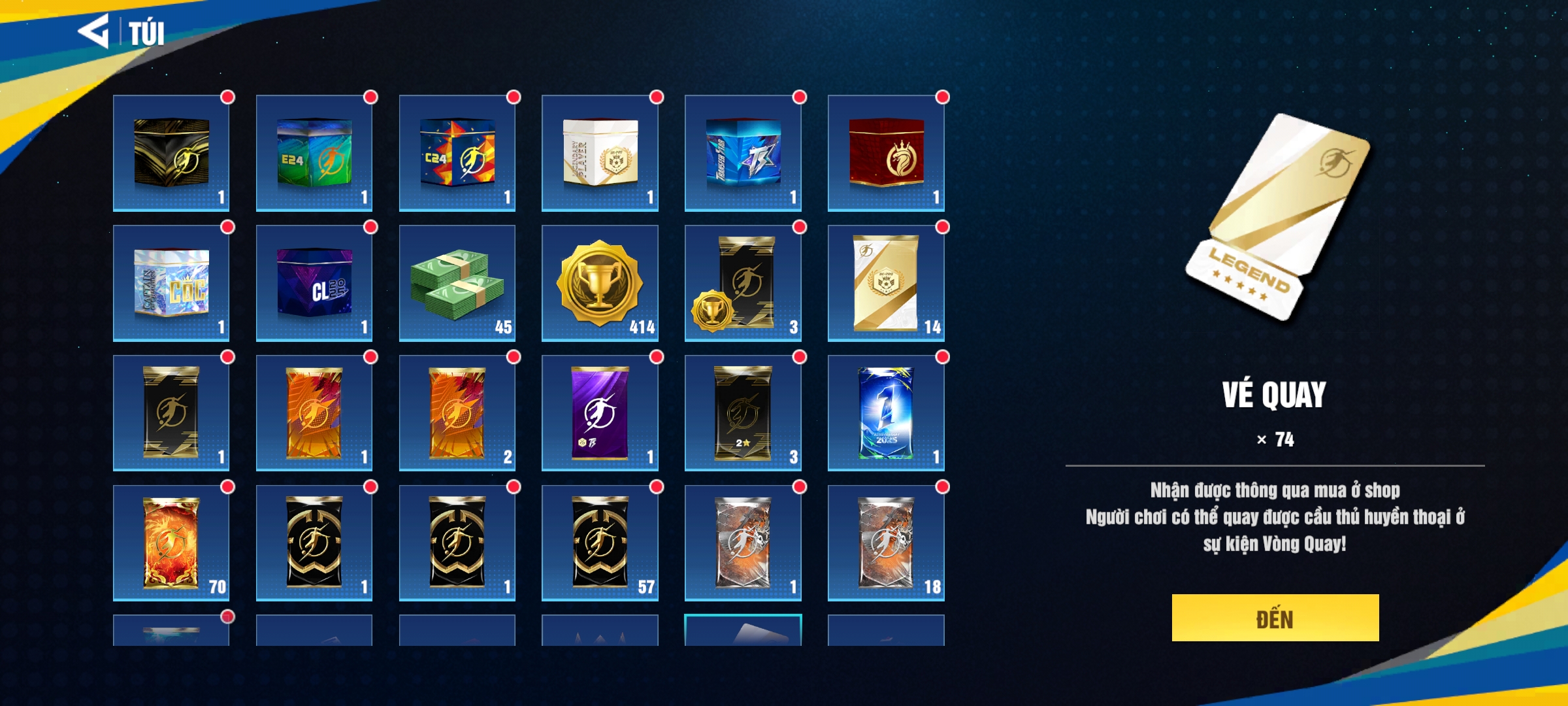Choose the E24 green box

314,153
